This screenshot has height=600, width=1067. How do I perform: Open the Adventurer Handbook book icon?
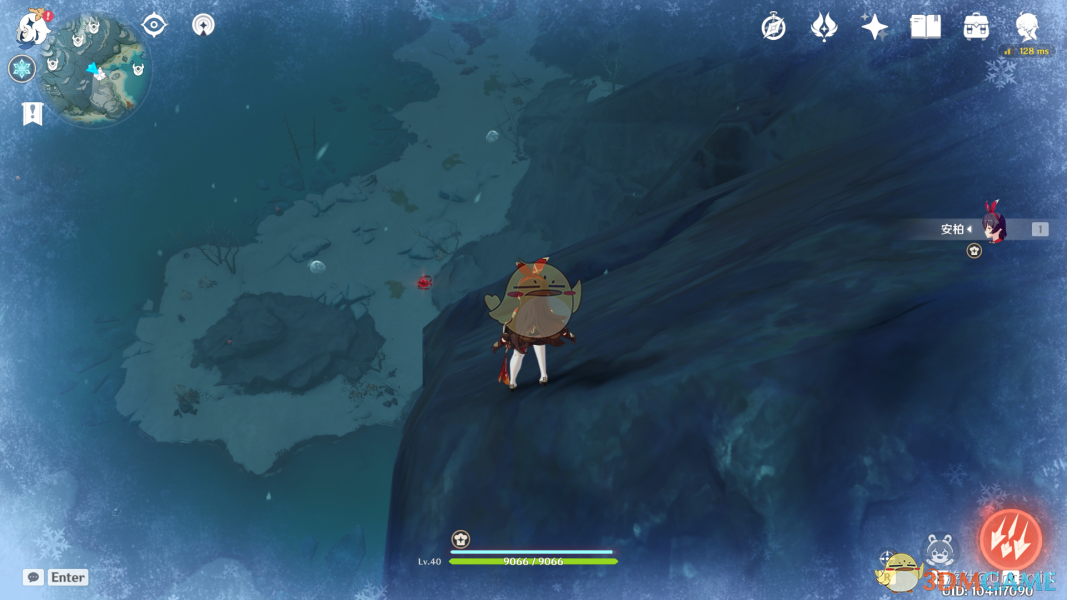(x=926, y=27)
